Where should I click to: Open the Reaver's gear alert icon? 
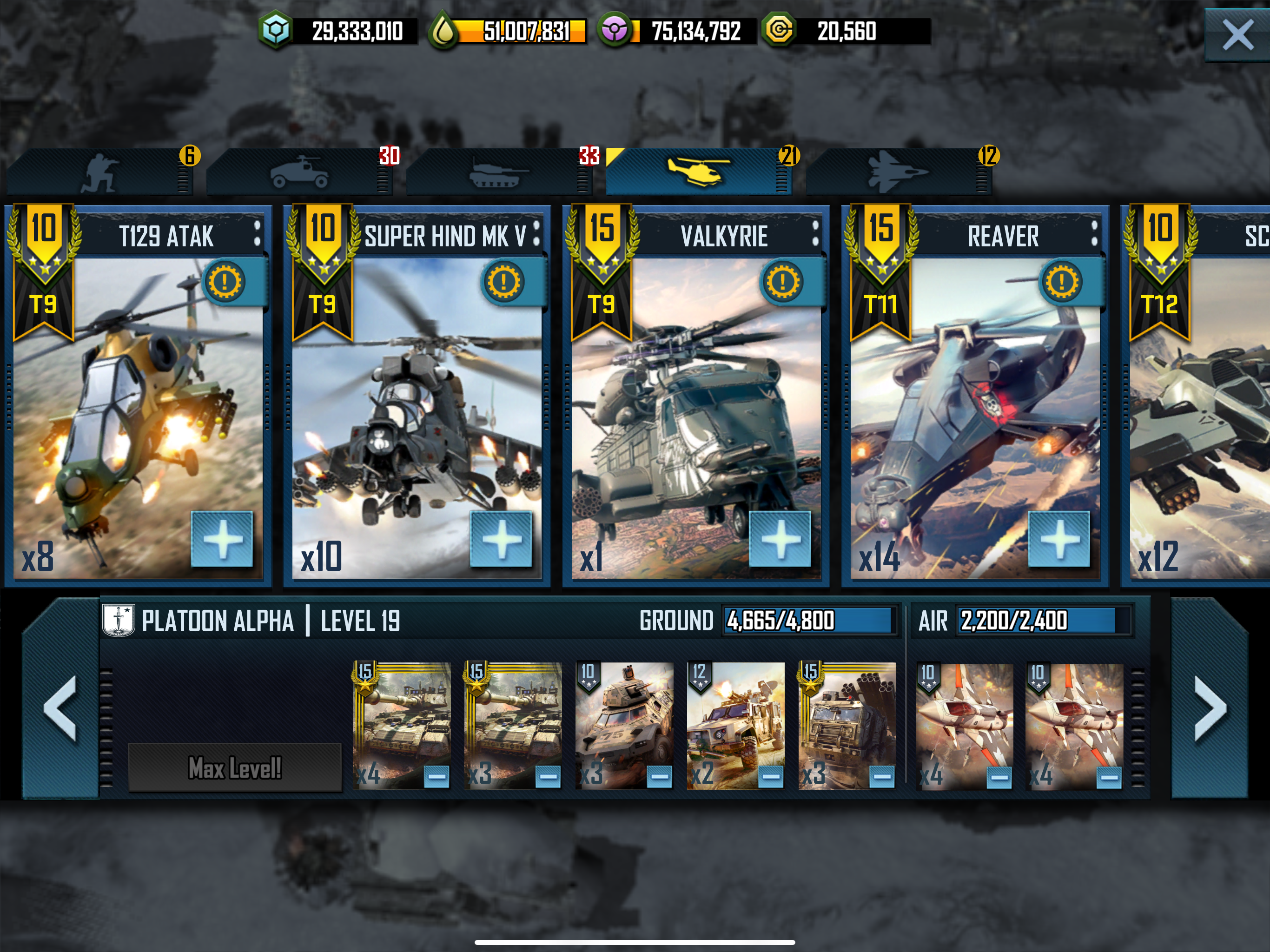click(x=1061, y=282)
